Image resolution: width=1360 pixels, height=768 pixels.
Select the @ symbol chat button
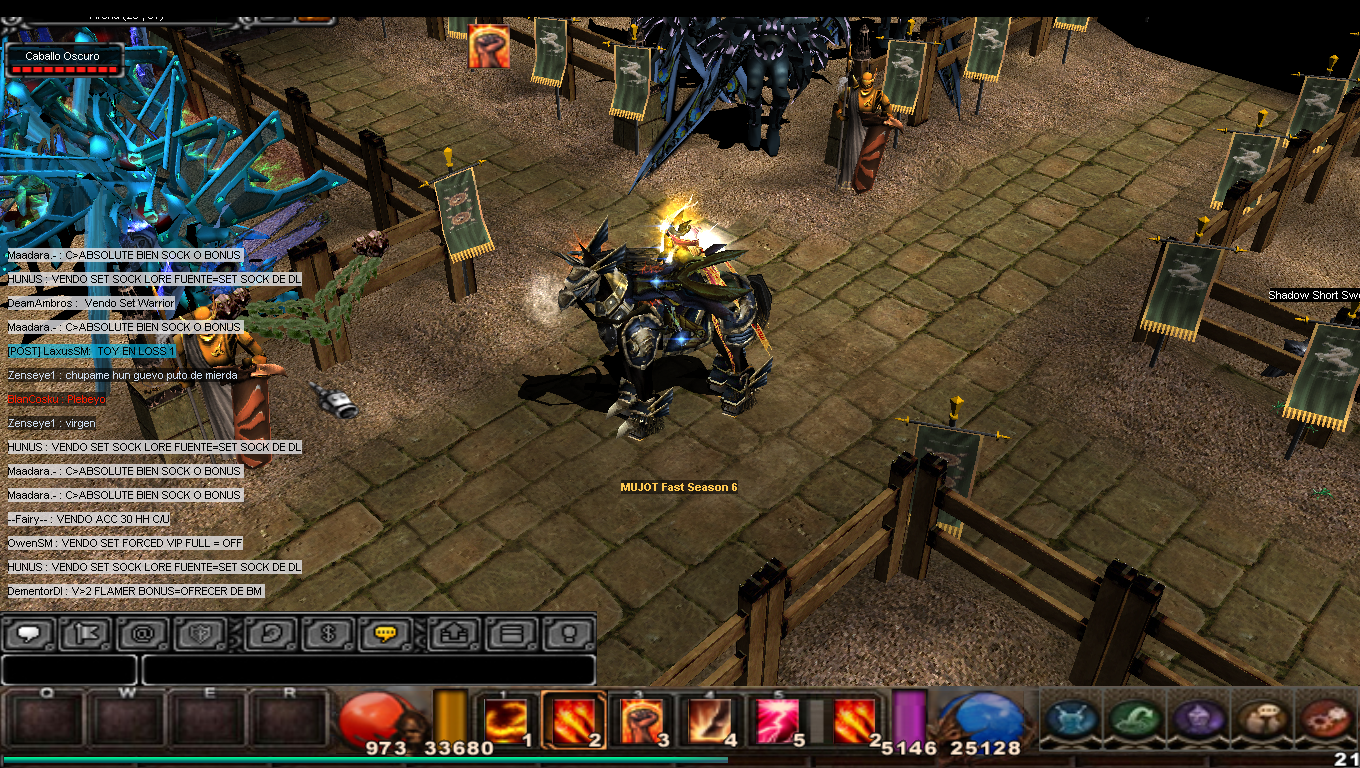point(142,634)
